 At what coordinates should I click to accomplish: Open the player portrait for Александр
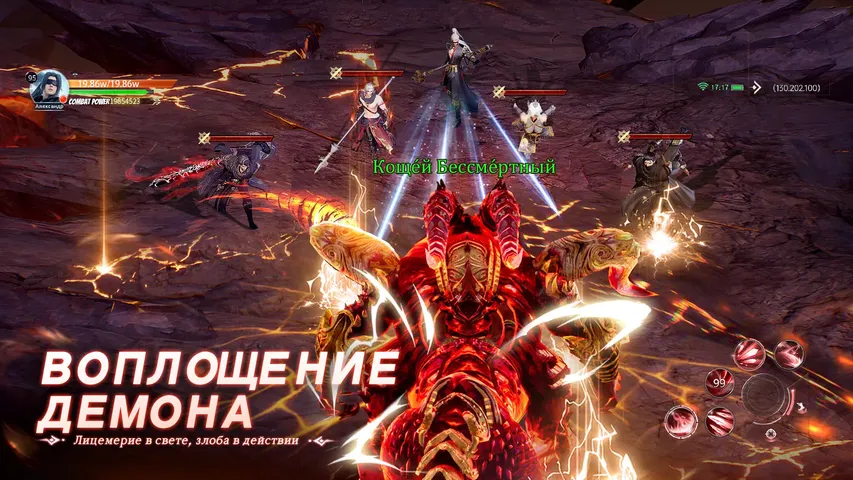point(49,86)
